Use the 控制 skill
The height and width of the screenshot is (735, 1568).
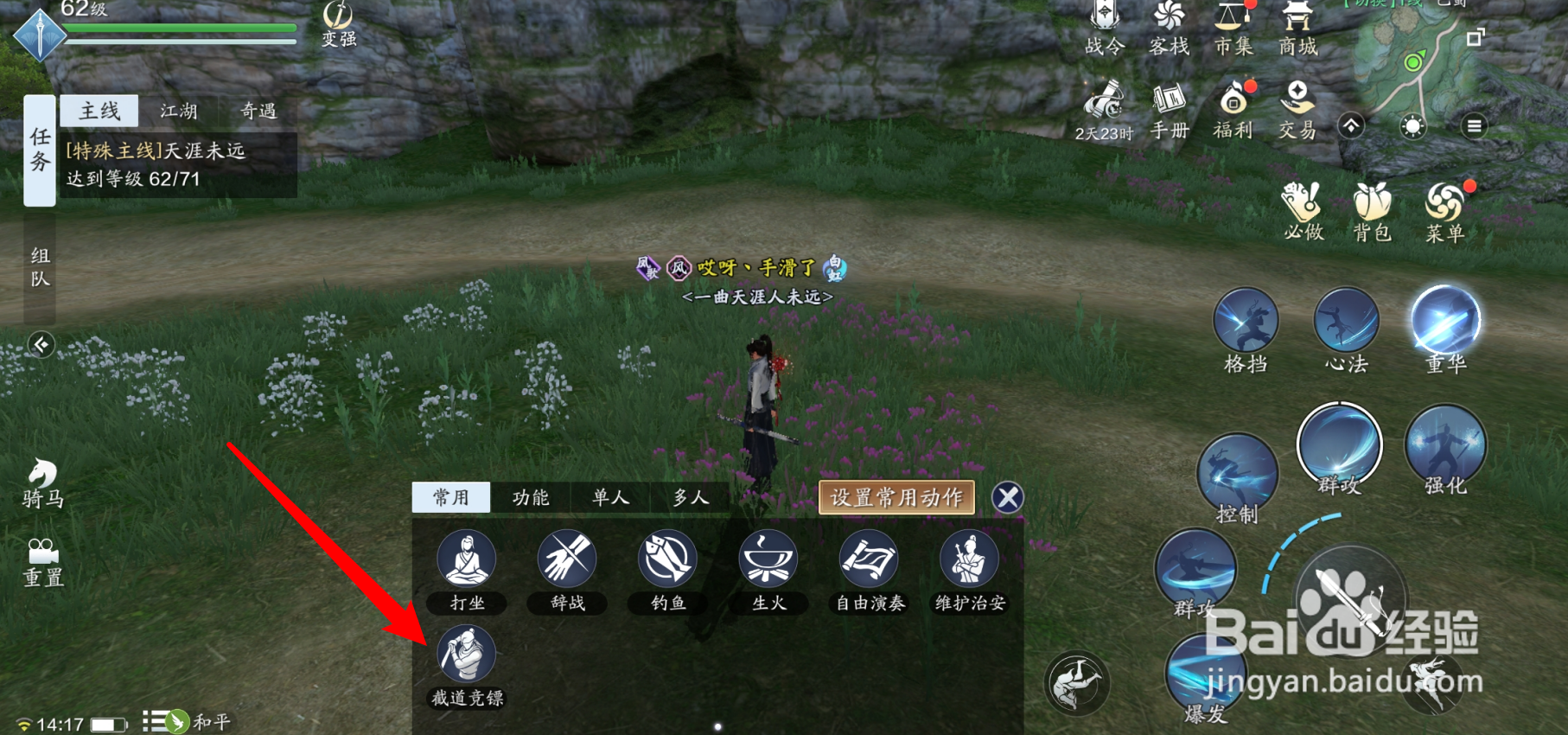[1237, 474]
